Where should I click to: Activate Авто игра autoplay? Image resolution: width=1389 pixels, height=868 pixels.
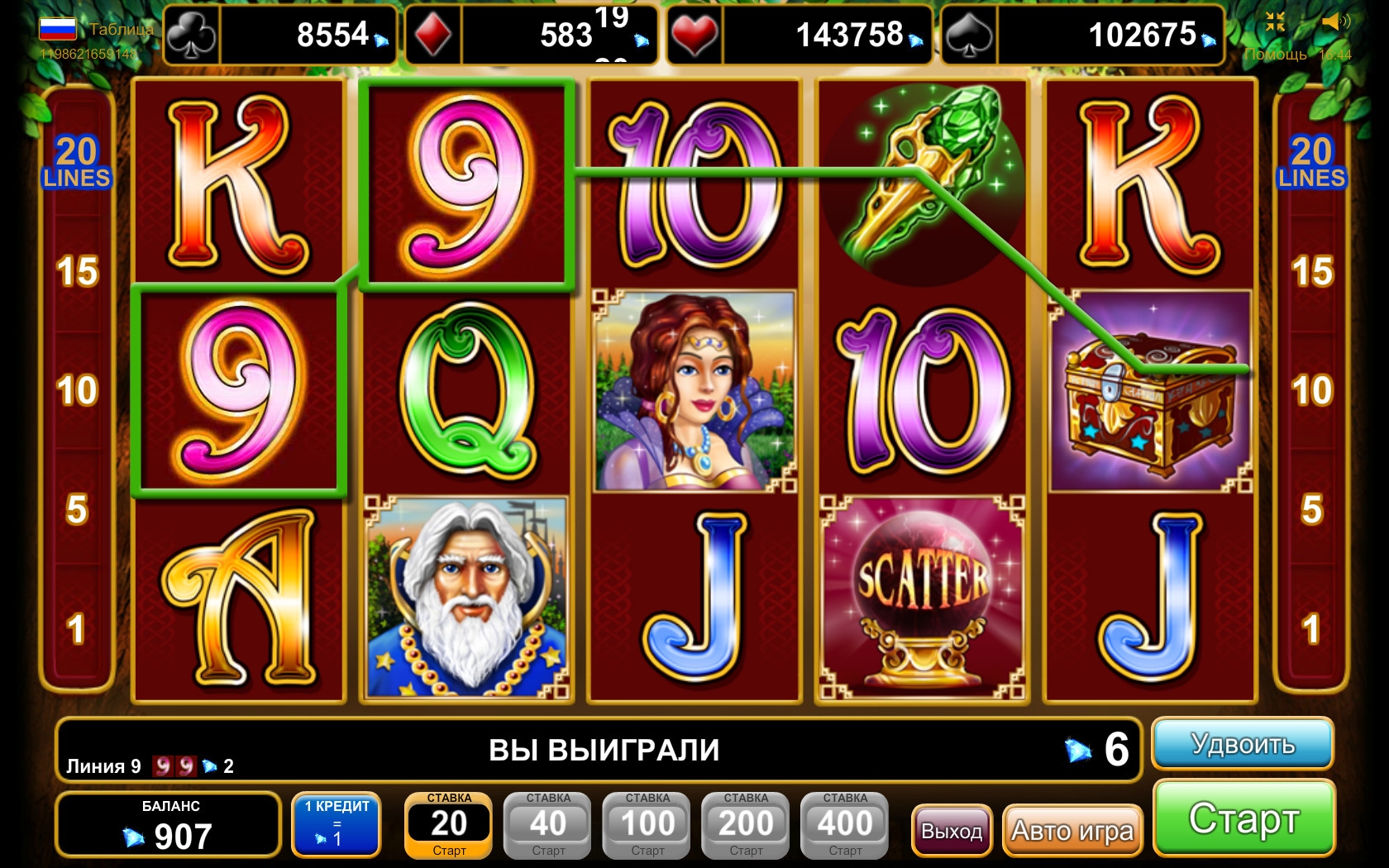click(x=1072, y=830)
